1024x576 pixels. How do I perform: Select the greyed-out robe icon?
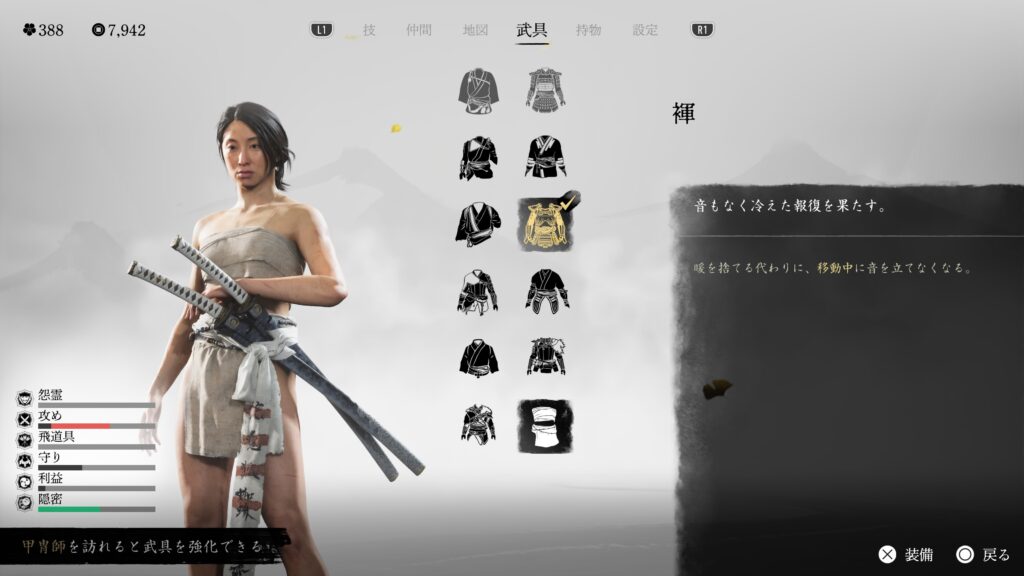coord(480,90)
